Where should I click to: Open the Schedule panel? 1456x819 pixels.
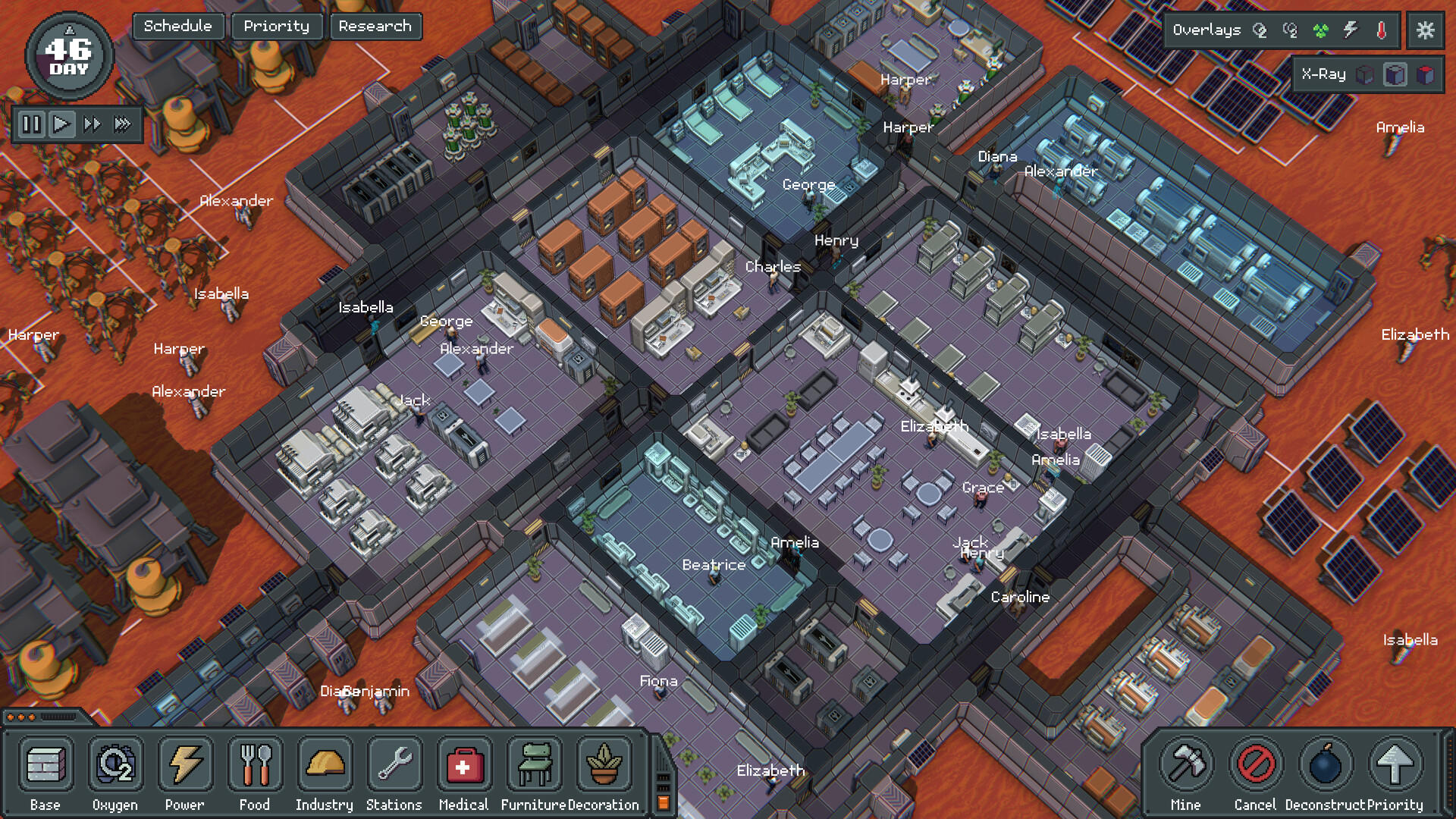(x=177, y=26)
